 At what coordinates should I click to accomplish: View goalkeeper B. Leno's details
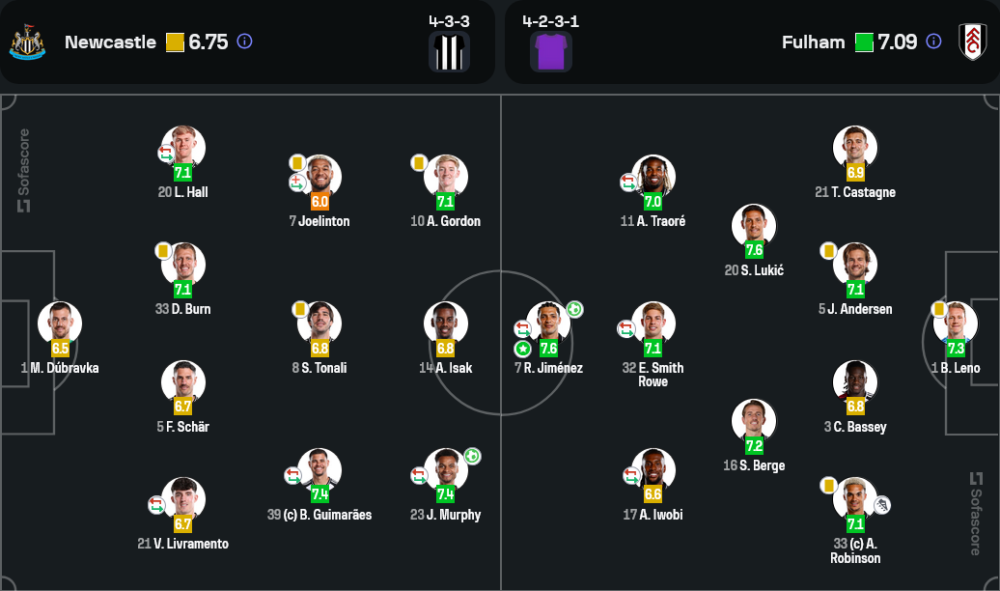[955, 323]
